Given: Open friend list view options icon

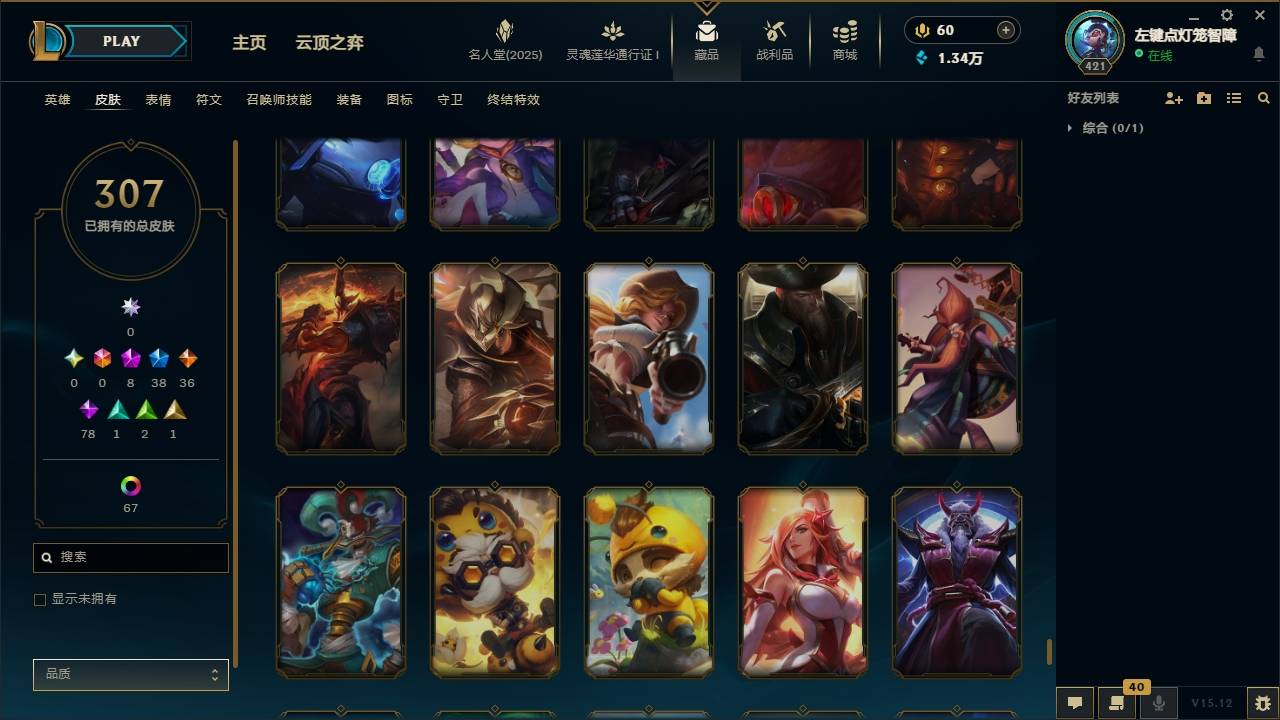Looking at the screenshot, I should tap(1233, 97).
